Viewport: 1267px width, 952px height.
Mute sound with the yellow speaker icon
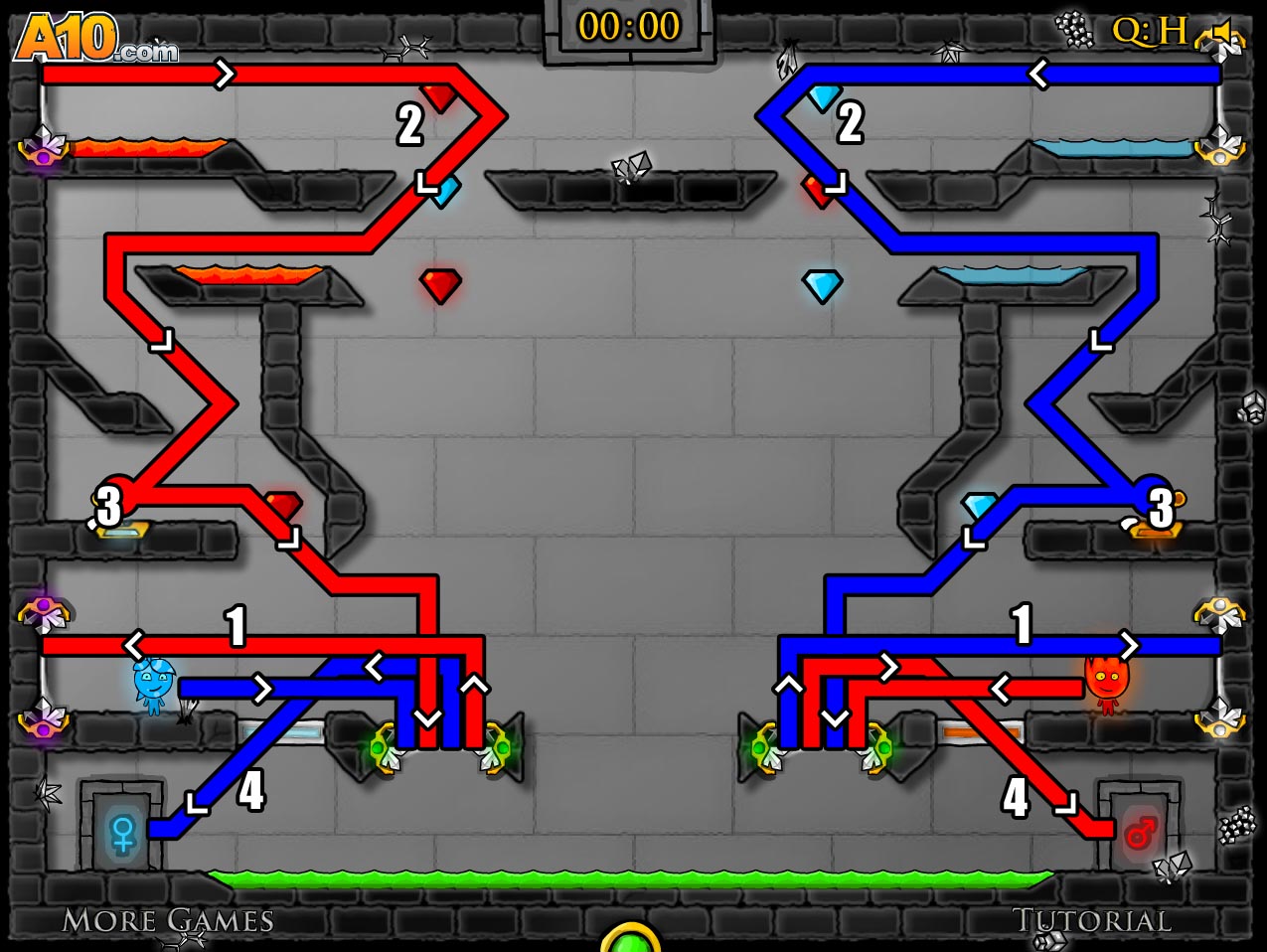point(1222,35)
